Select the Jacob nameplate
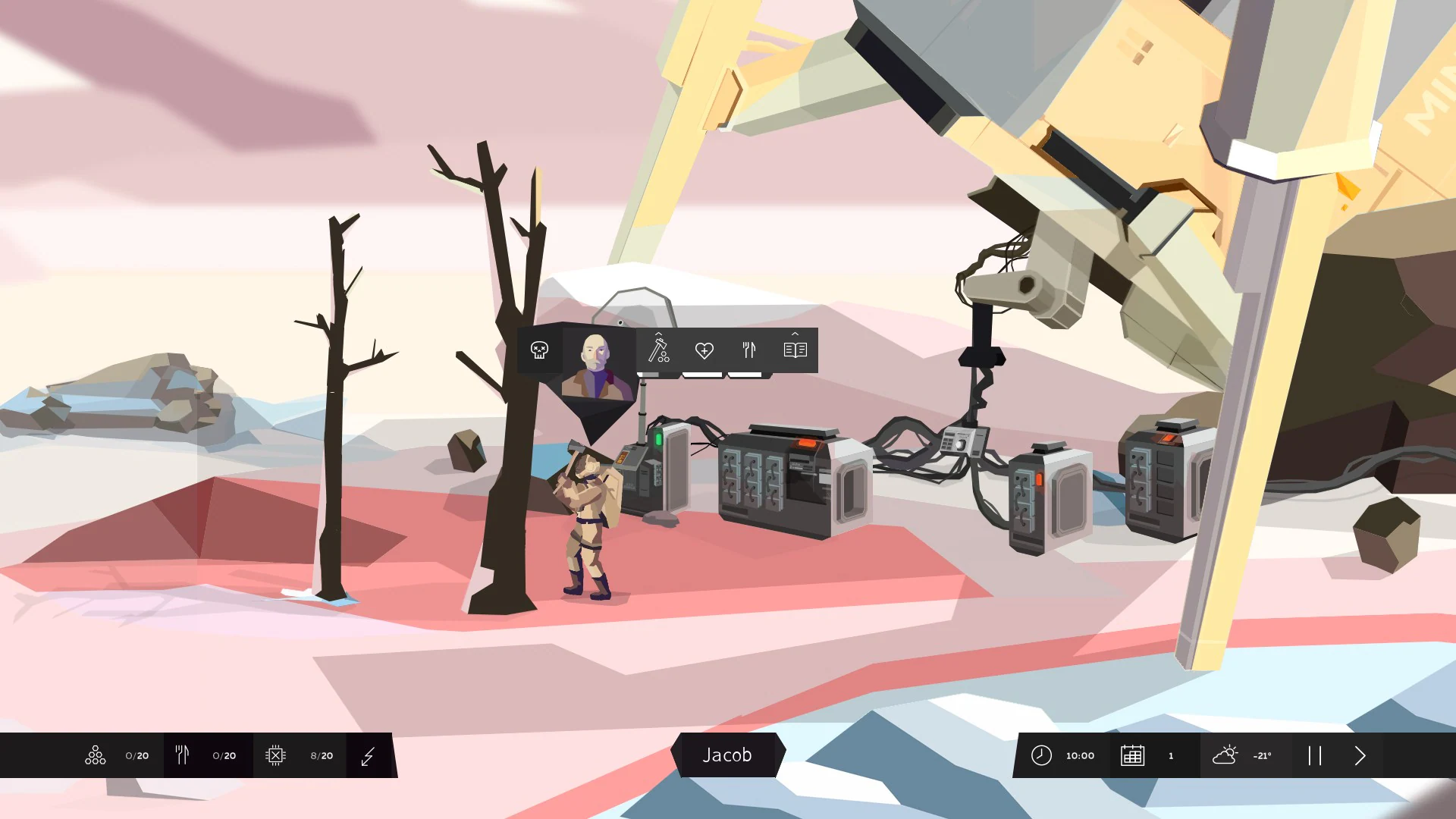Viewport: 1456px width, 819px height. tap(728, 755)
